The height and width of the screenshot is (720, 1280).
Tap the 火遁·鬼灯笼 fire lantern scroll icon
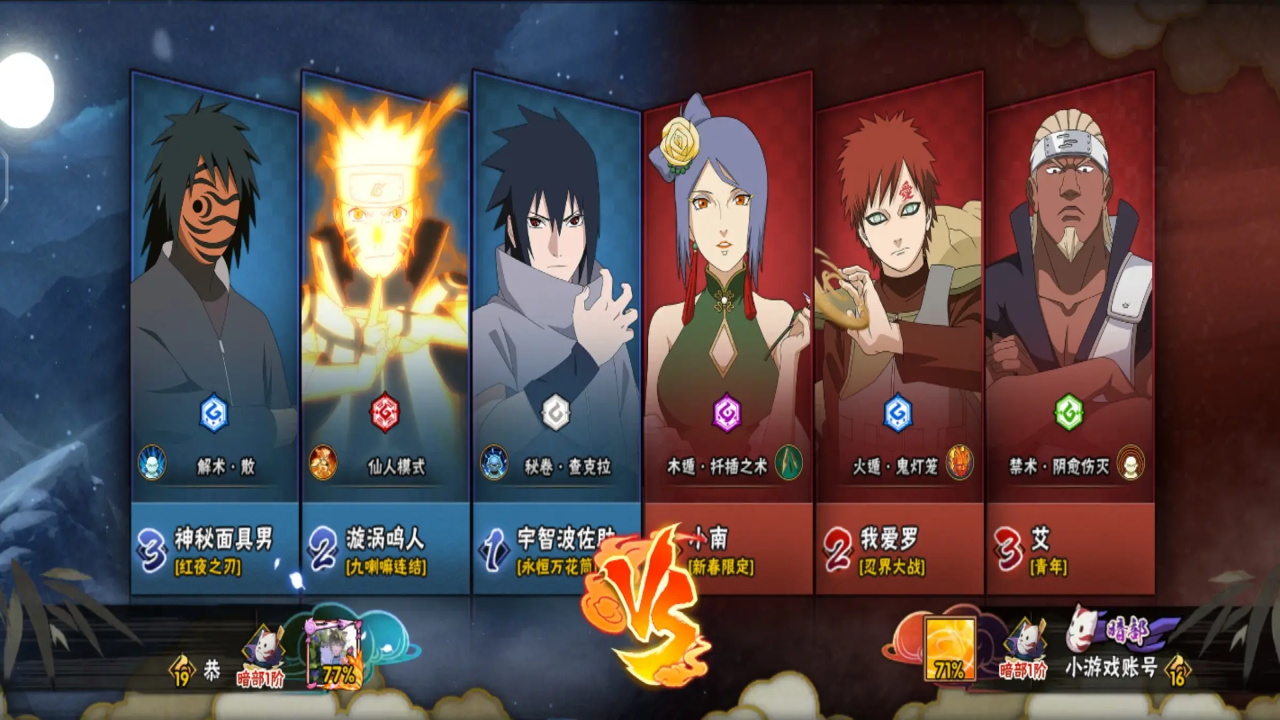pos(960,463)
